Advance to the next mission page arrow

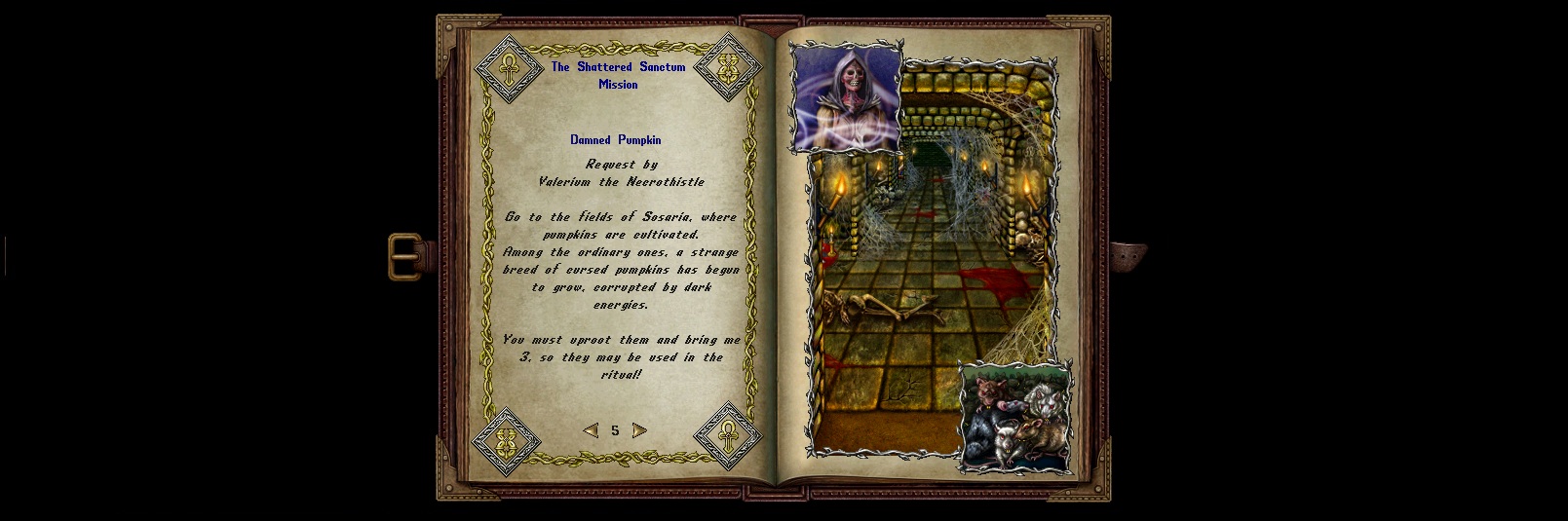tap(639, 430)
